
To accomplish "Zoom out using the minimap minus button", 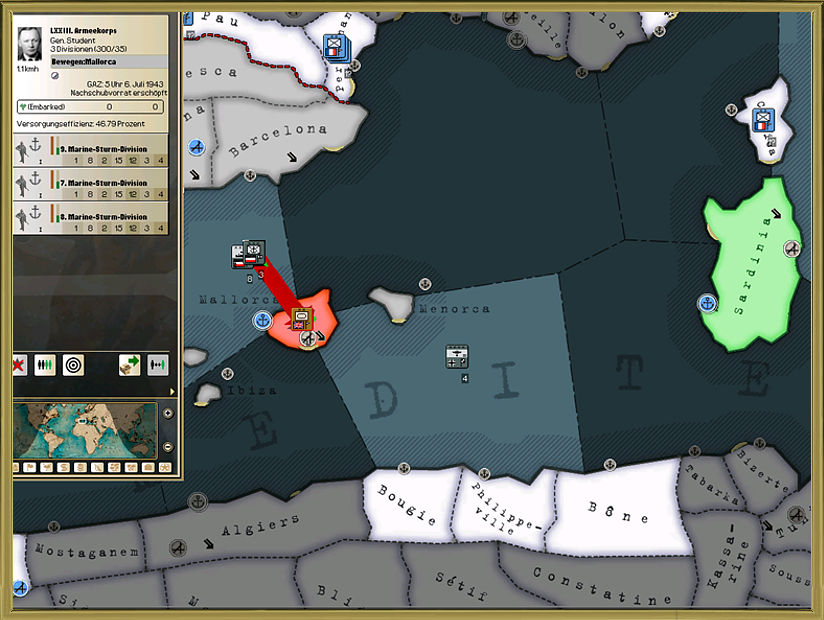I will pyautogui.click(x=166, y=445).
